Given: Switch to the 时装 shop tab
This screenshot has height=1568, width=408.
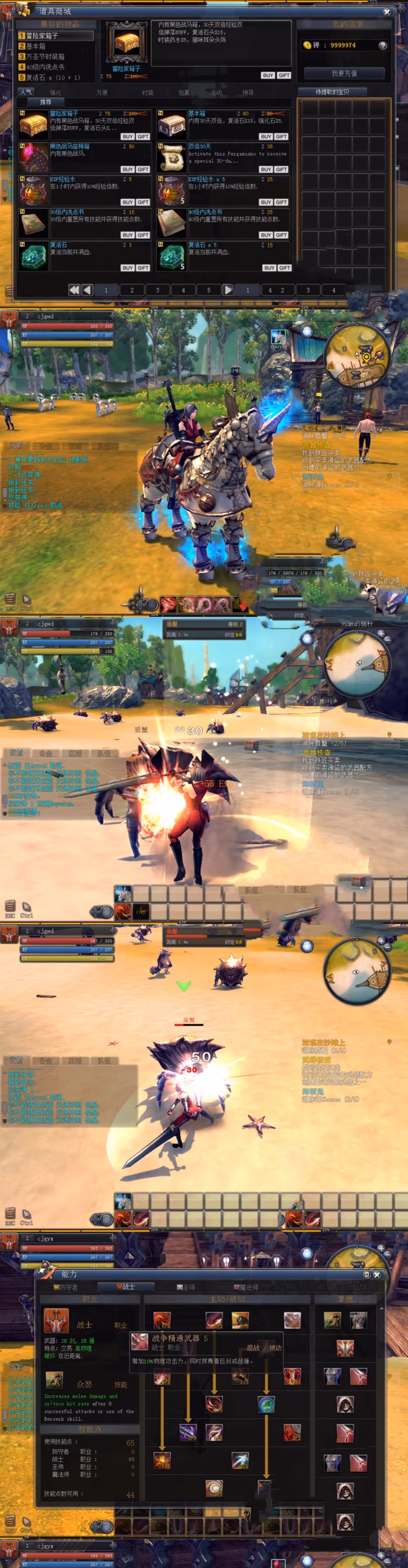Looking at the screenshot, I should pyautogui.click(x=147, y=93).
